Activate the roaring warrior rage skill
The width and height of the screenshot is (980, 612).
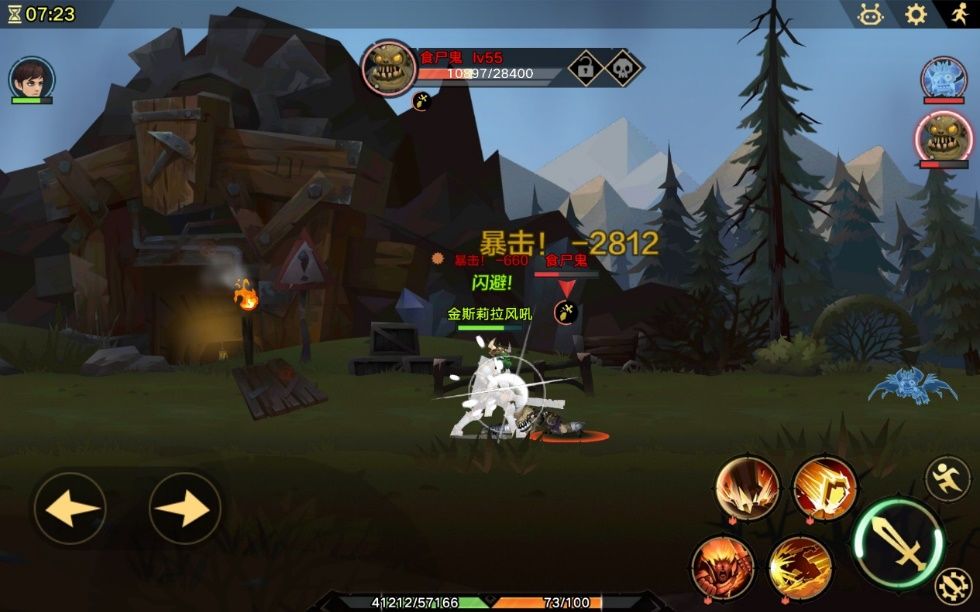coord(722,566)
